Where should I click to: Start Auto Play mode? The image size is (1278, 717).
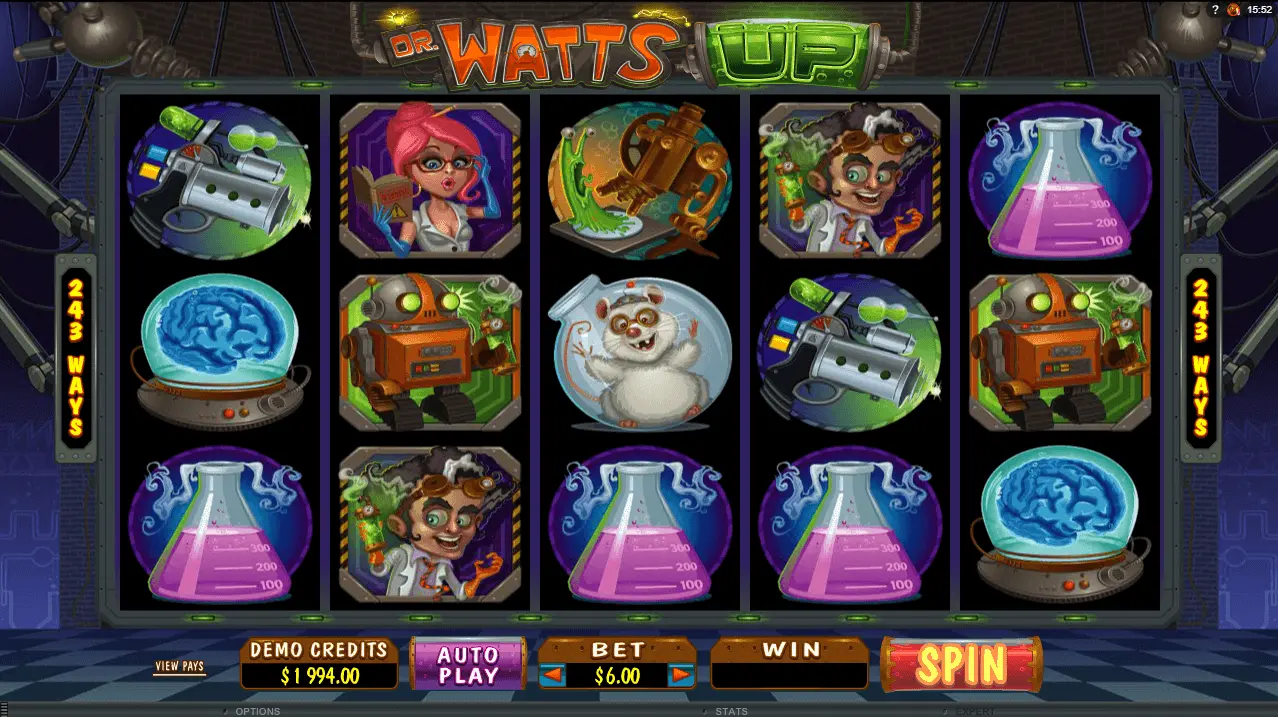tap(468, 666)
